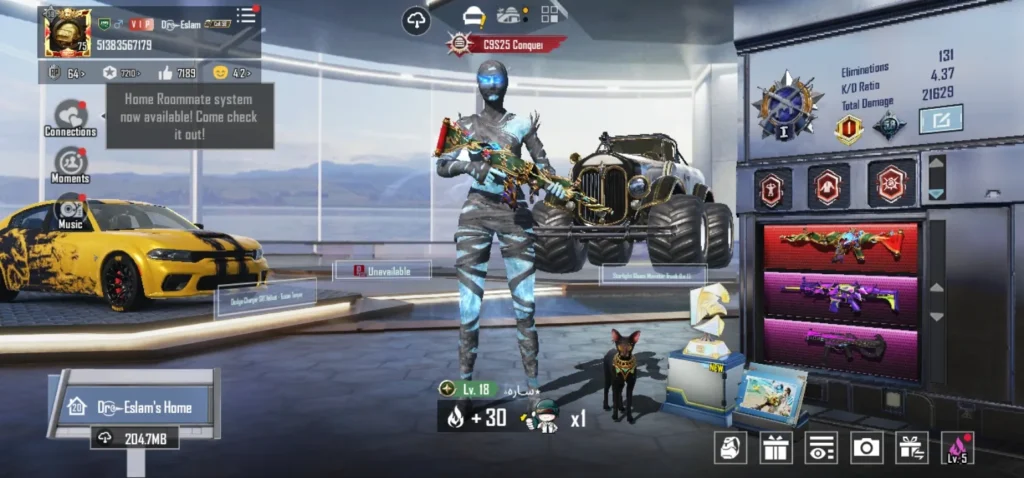1024x478 pixels.
Task: Open the smiley face popularity counter
Action: [230, 73]
